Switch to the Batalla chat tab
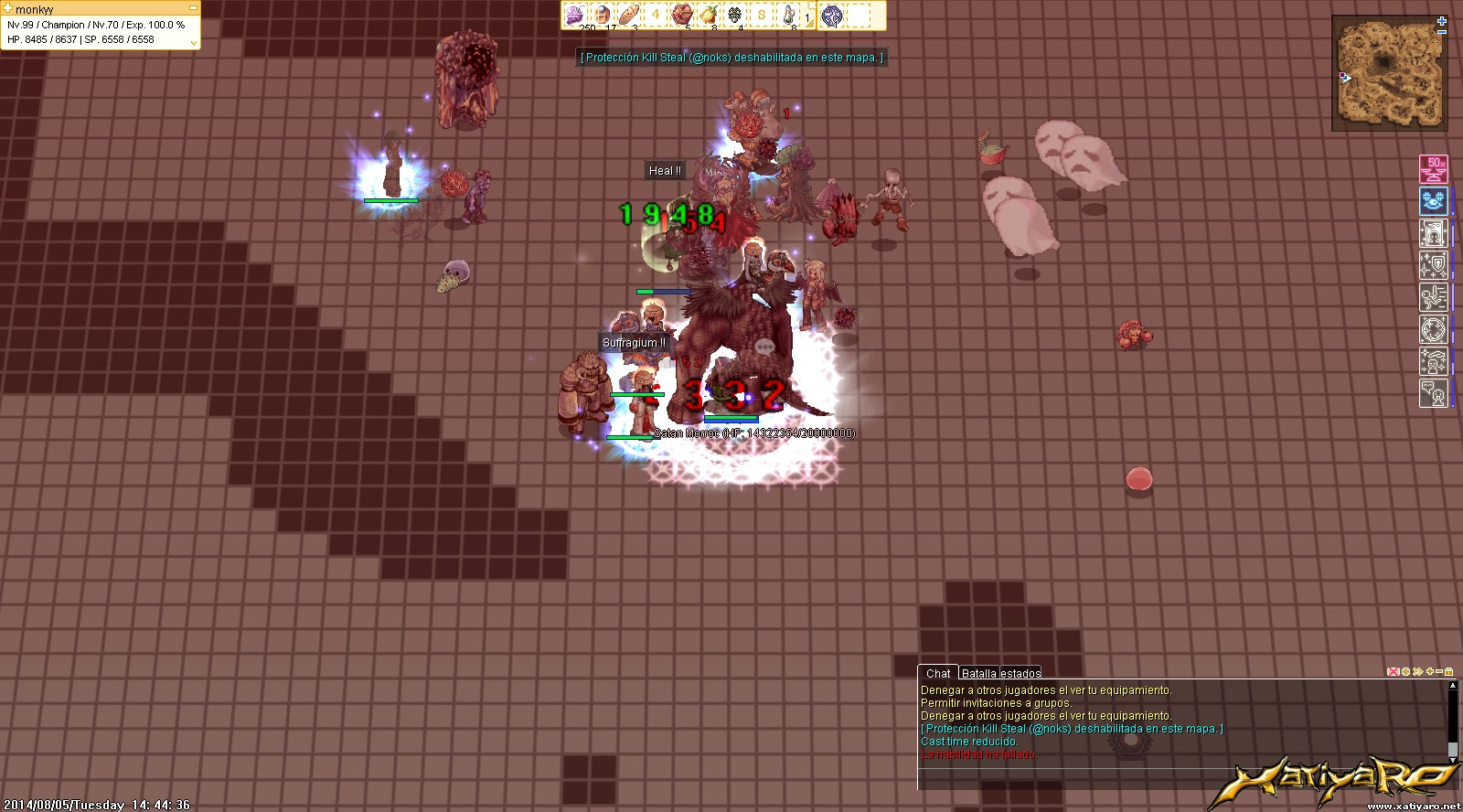Image resolution: width=1463 pixels, height=812 pixels. click(x=978, y=673)
